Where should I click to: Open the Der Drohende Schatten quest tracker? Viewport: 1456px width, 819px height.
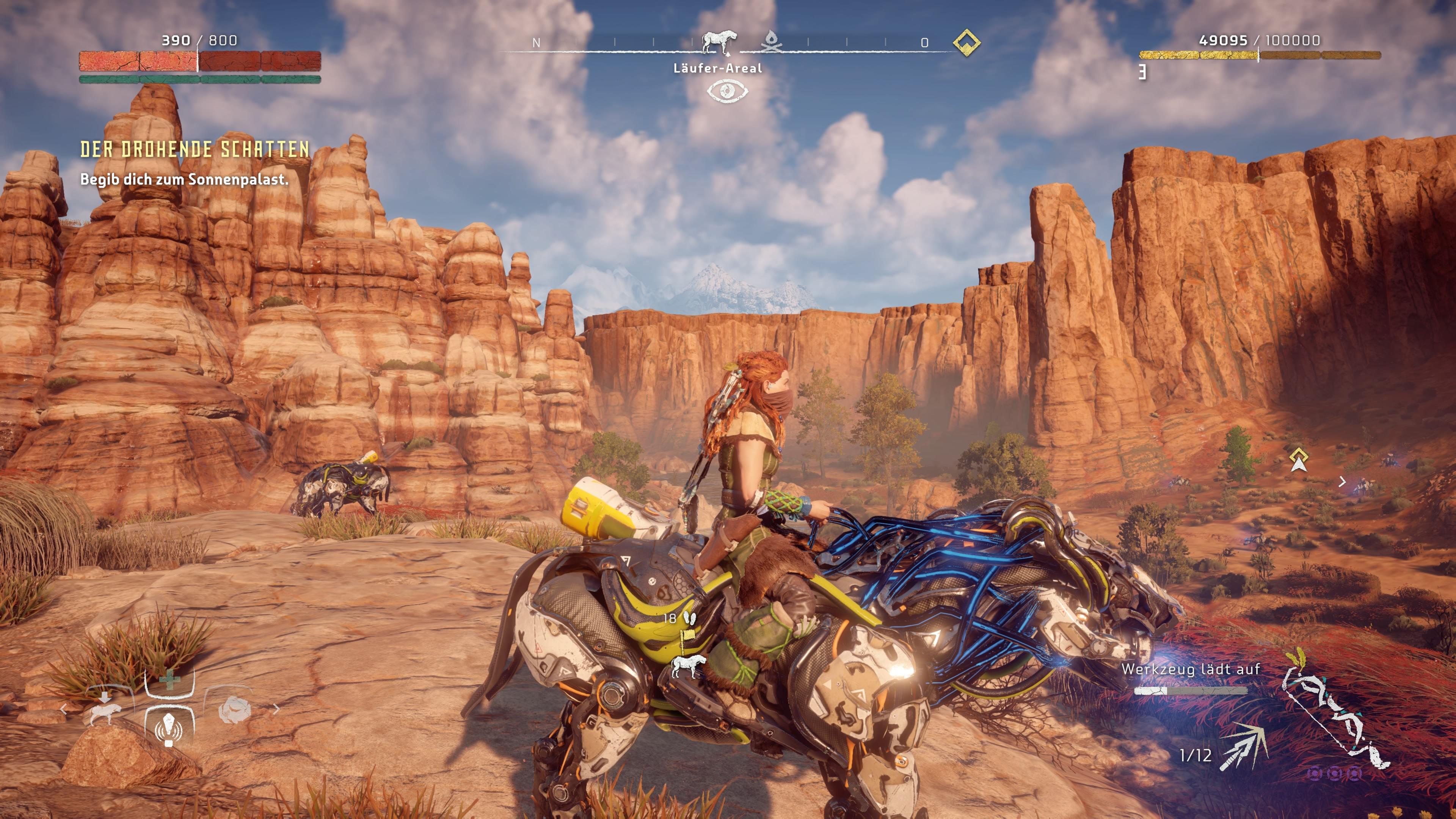tap(195, 149)
